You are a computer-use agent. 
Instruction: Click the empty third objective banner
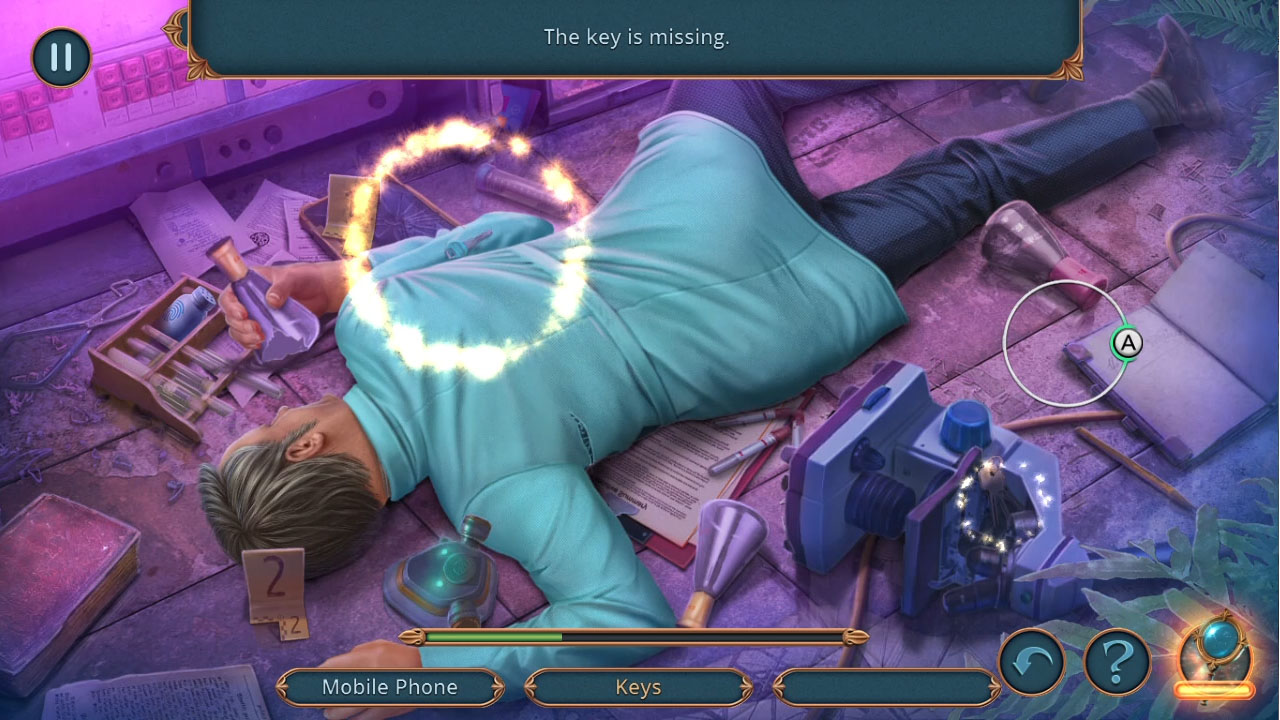tap(886, 687)
